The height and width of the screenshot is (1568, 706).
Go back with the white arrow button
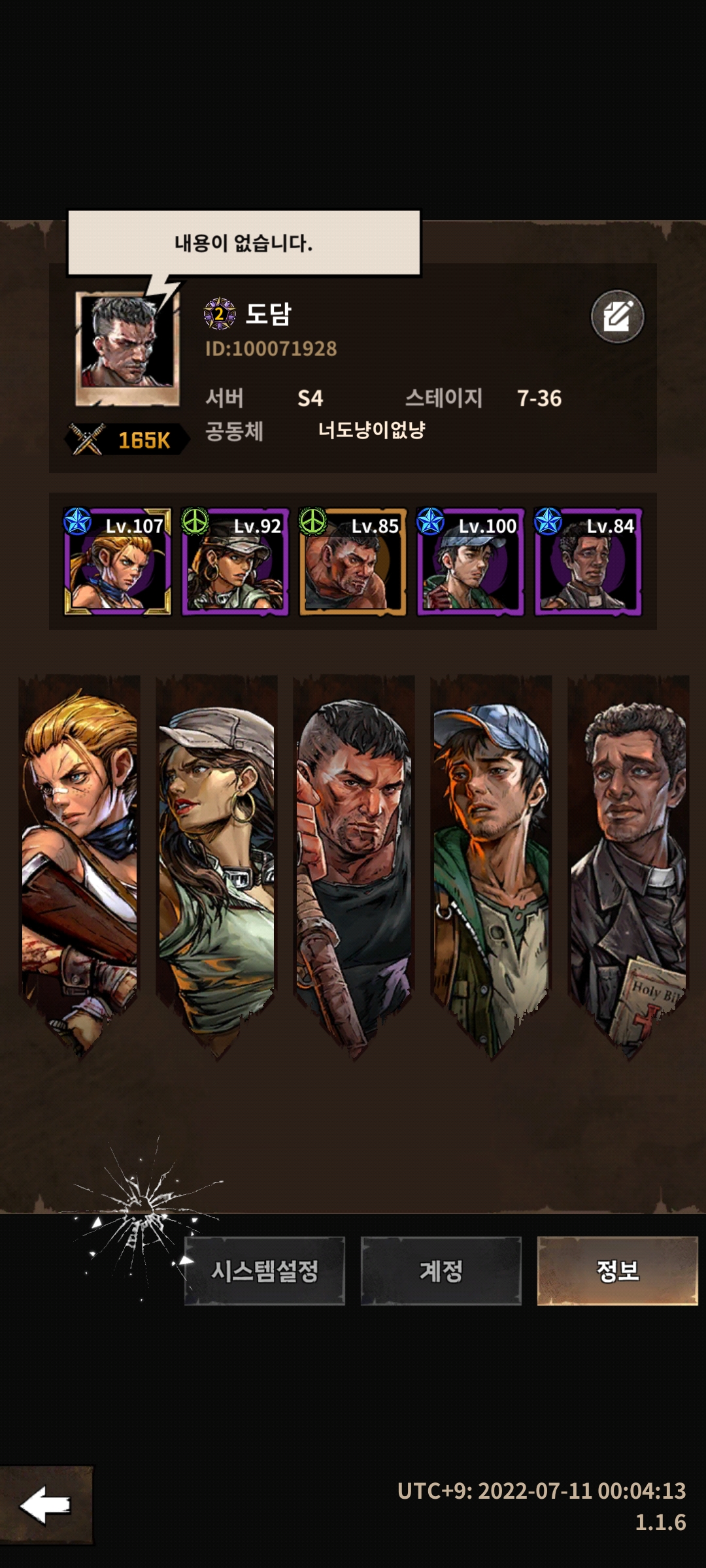tap(46, 1505)
